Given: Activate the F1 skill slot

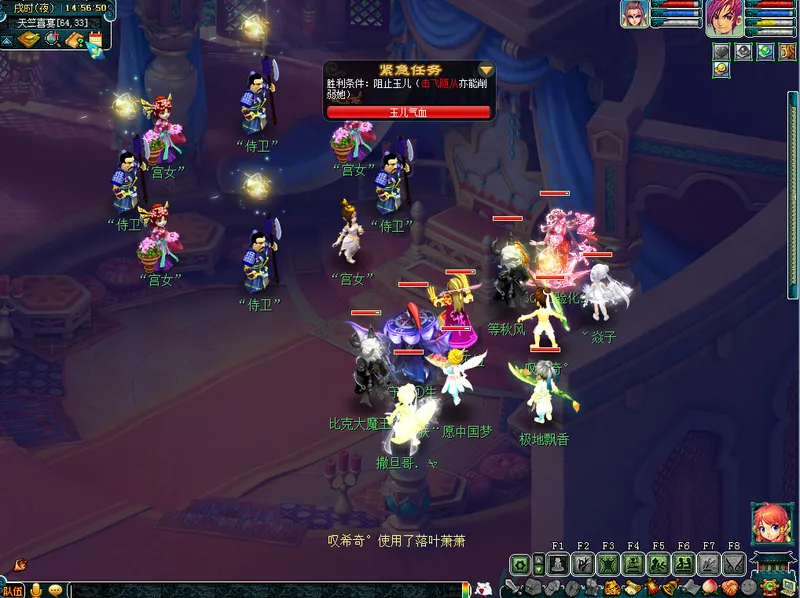Looking at the screenshot, I should [x=558, y=564].
